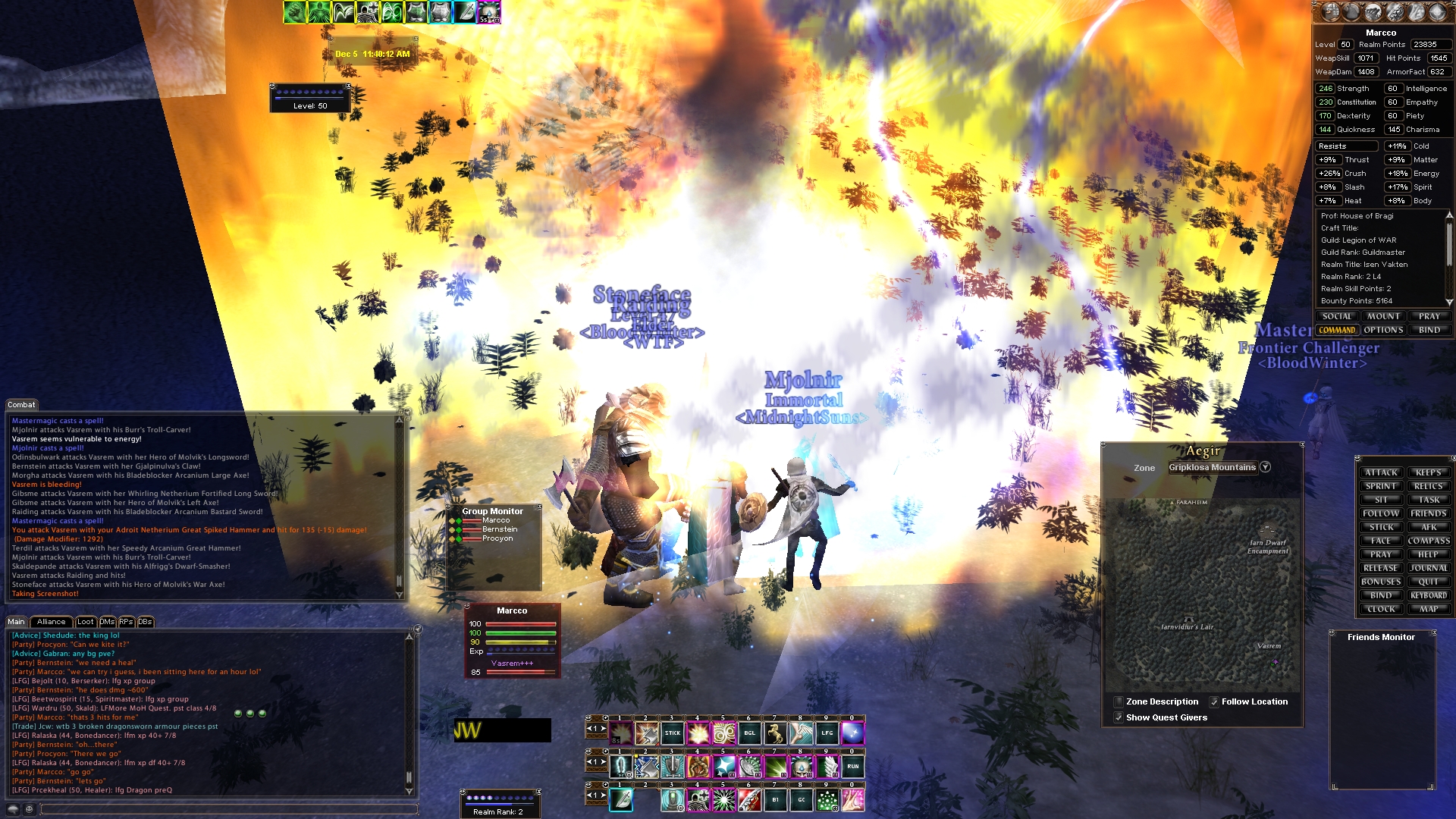Activate the RUN macro hotbar slot
The image size is (1456, 819).
(x=852, y=767)
